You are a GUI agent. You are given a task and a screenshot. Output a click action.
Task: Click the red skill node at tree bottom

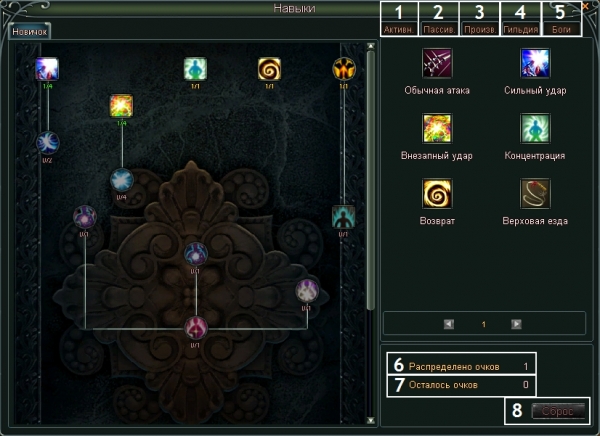pyautogui.click(x=196, y=326)
